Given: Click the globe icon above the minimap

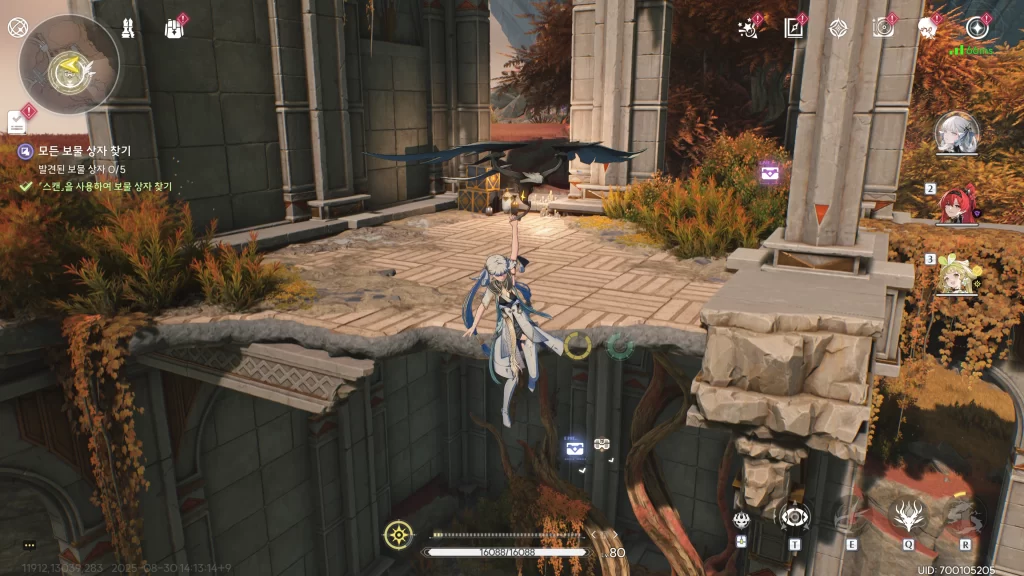Looking at the screenshot, I should click(16, 27).
